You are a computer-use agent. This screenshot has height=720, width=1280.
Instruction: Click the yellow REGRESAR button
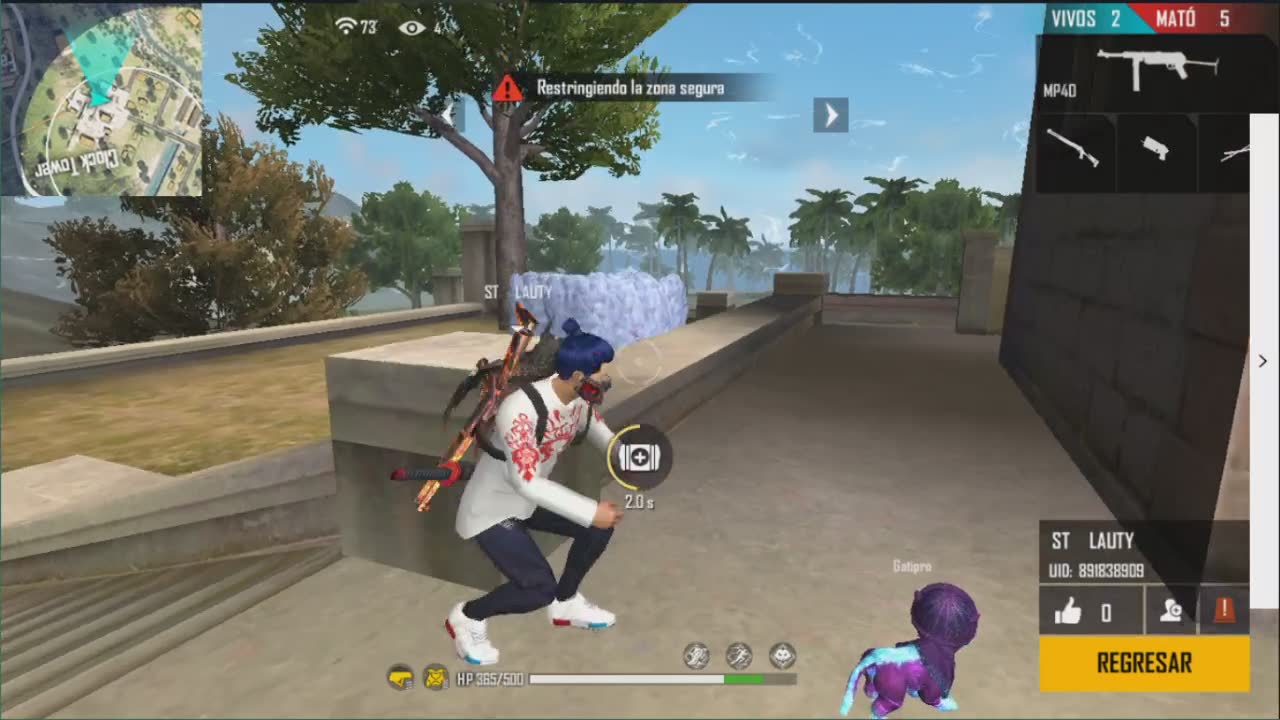click(x=1144, y=663)
